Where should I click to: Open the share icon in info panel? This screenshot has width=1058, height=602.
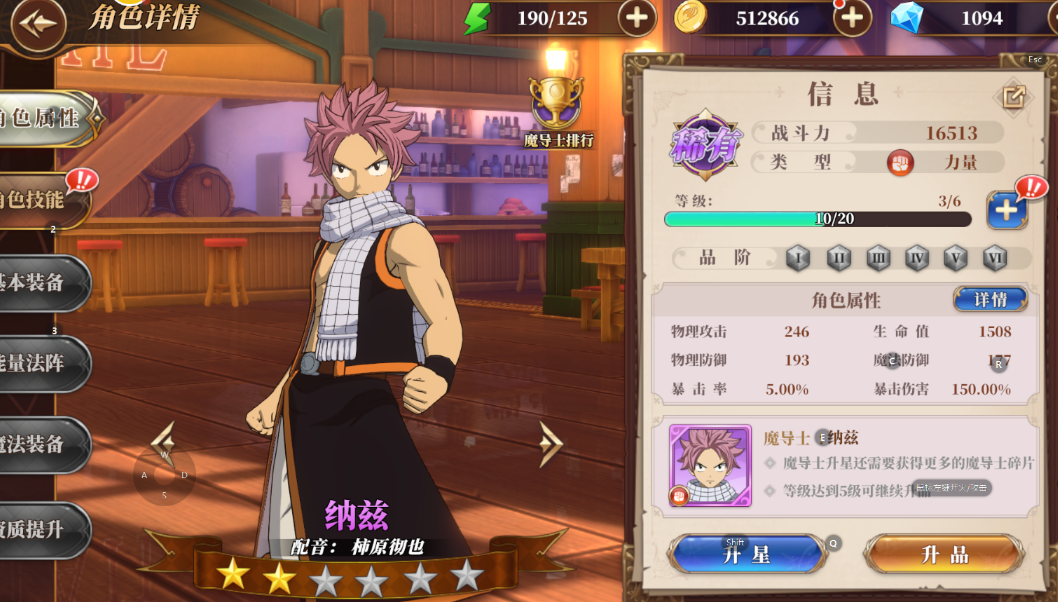point(1013,97)
